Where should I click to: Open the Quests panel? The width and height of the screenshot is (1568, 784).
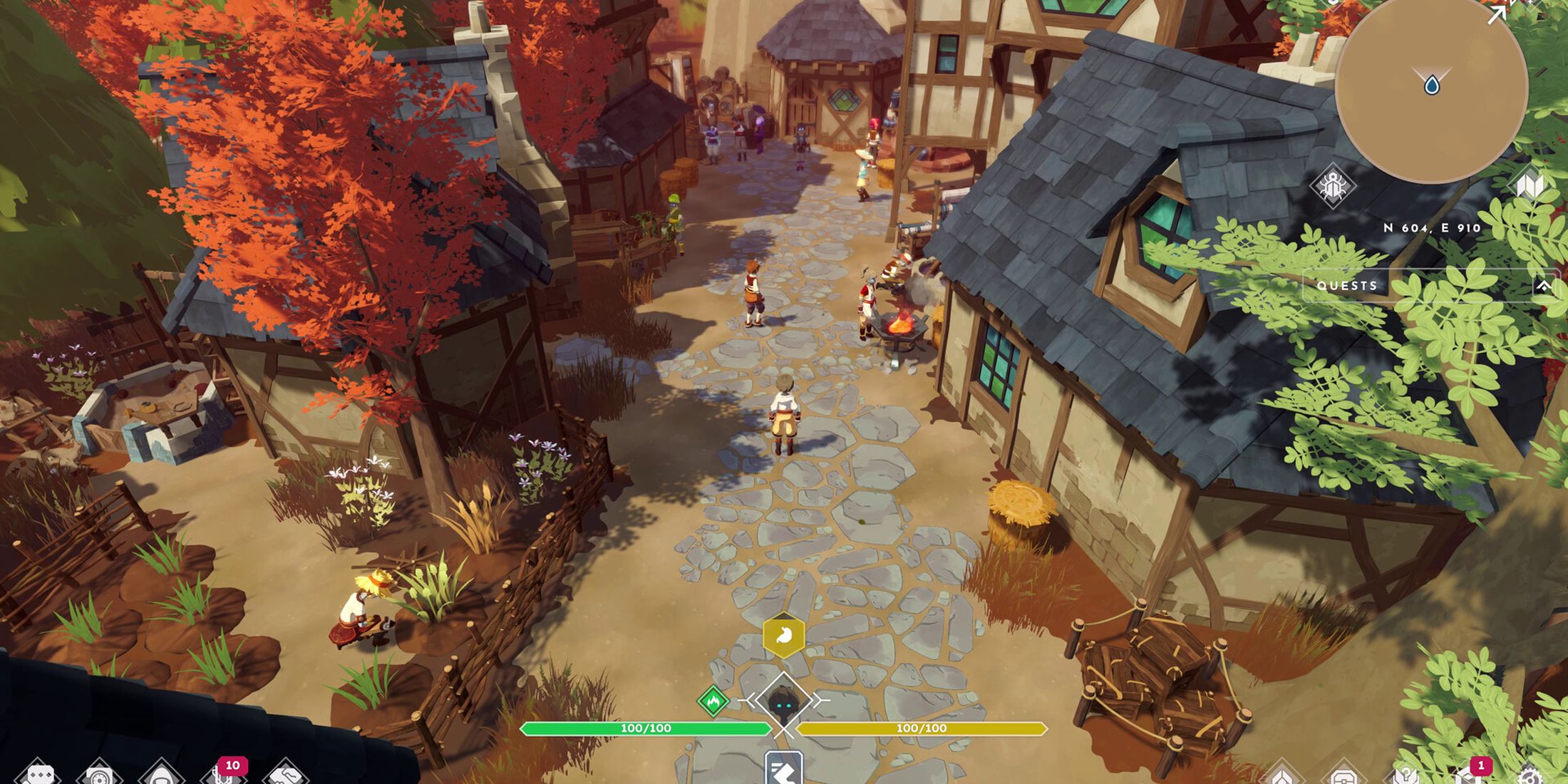click(x=1348, y=285)
